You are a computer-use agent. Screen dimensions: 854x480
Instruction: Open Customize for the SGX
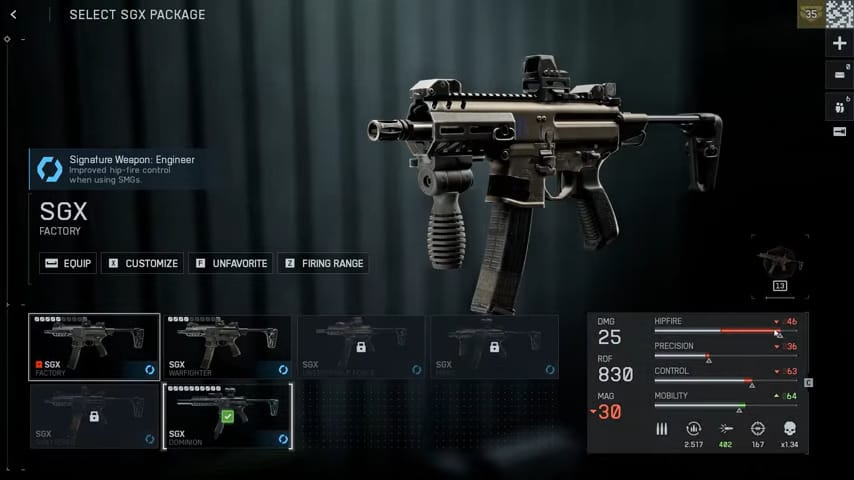click(x=142, y=264)
